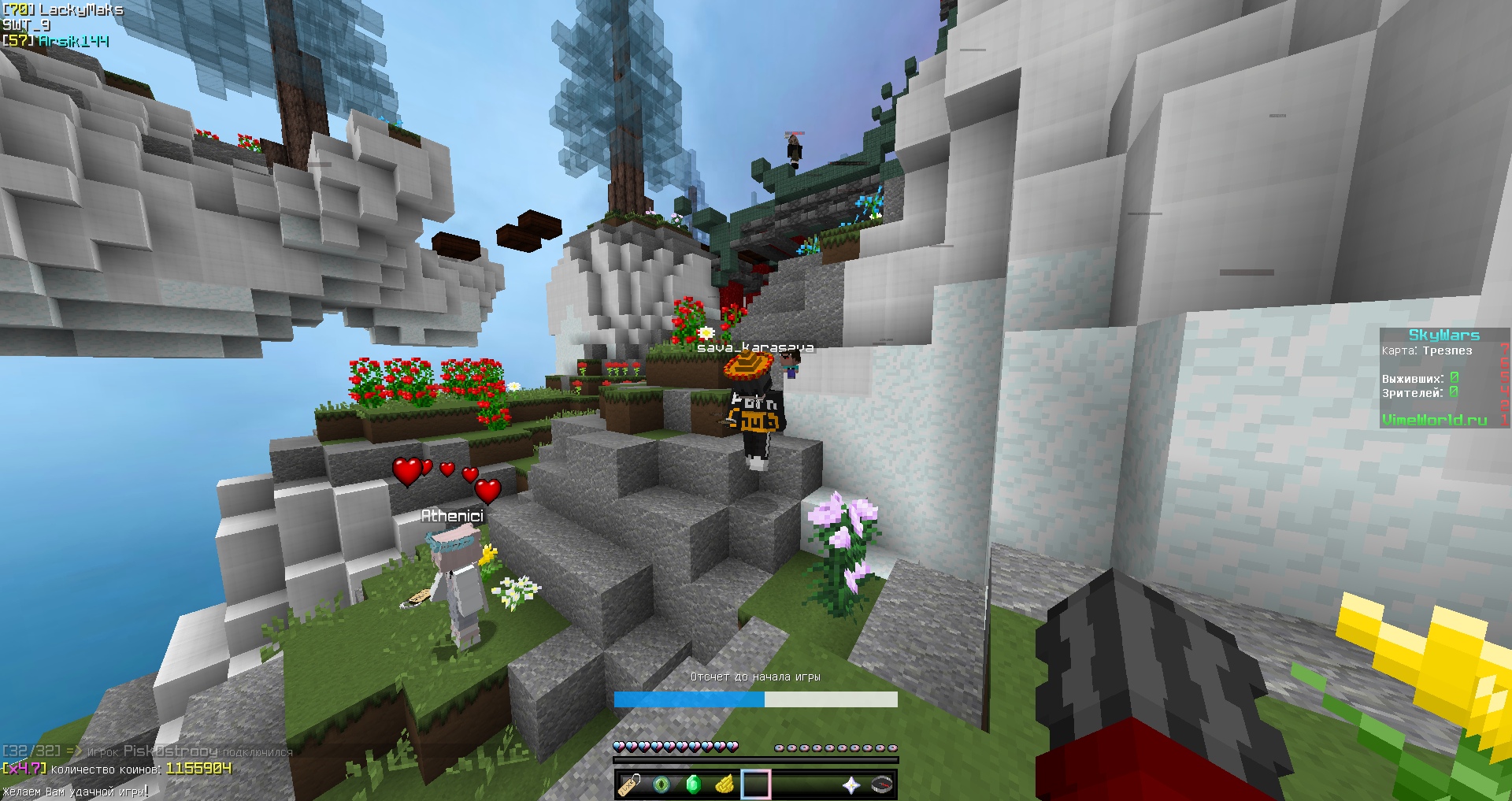Select the name tag hotbar slot

[630, 785]
